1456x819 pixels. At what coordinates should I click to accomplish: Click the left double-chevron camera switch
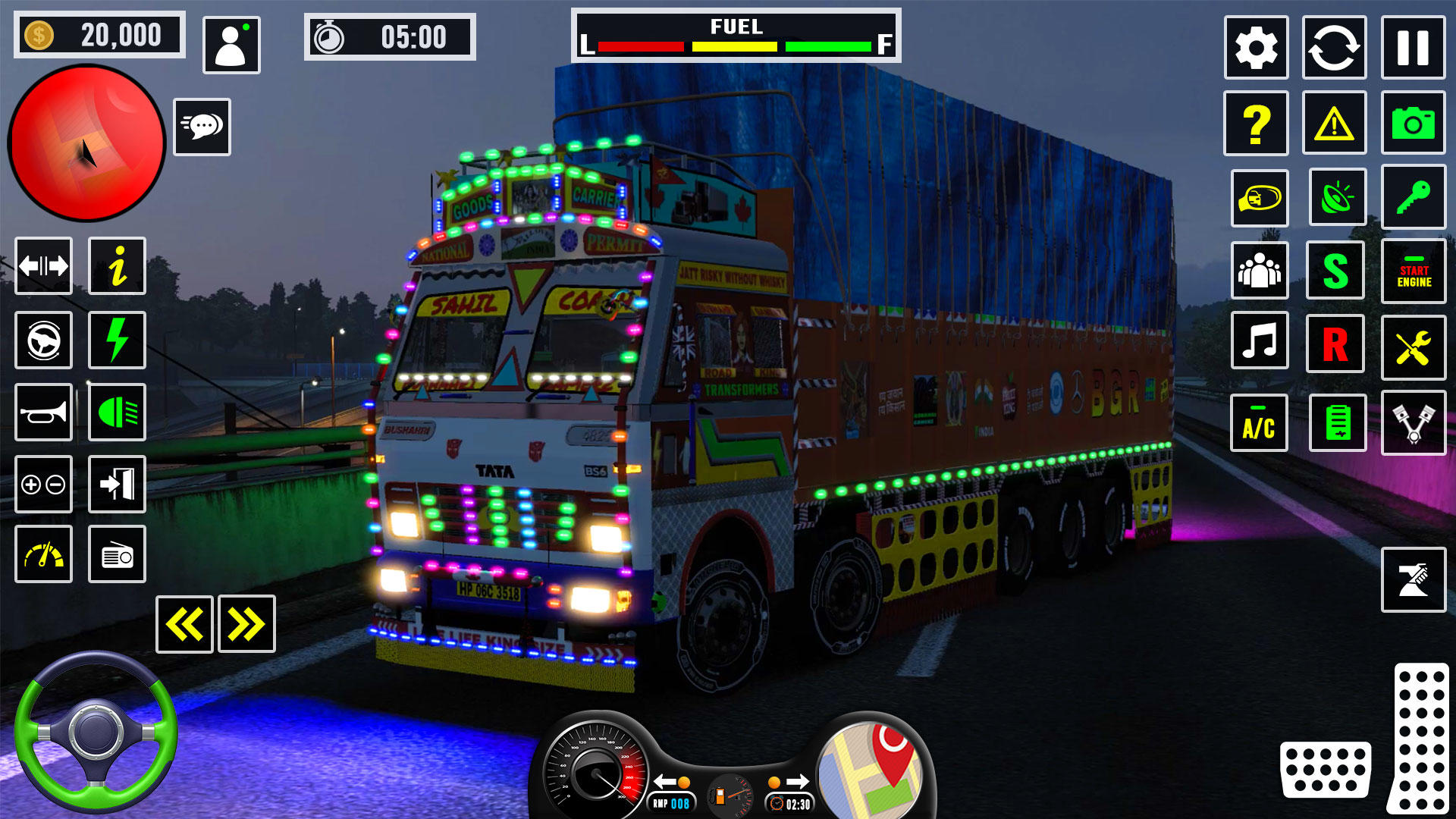(184, 623)
